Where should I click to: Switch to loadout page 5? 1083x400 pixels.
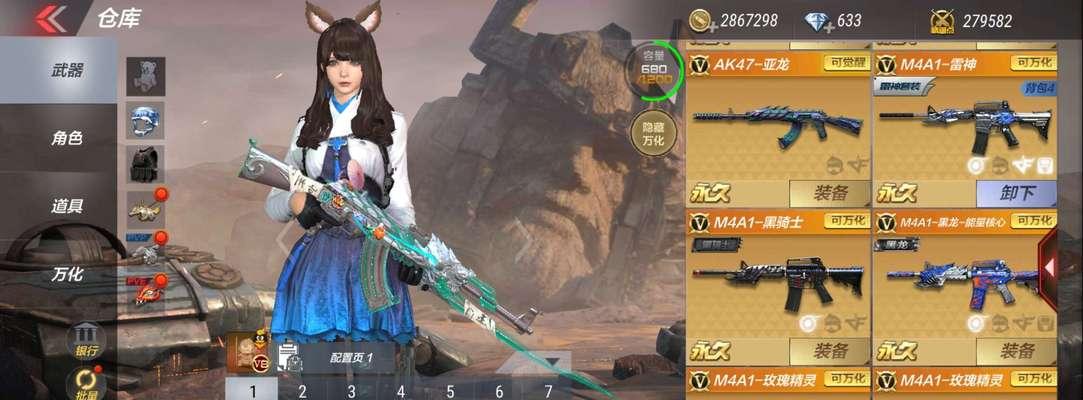450,391
